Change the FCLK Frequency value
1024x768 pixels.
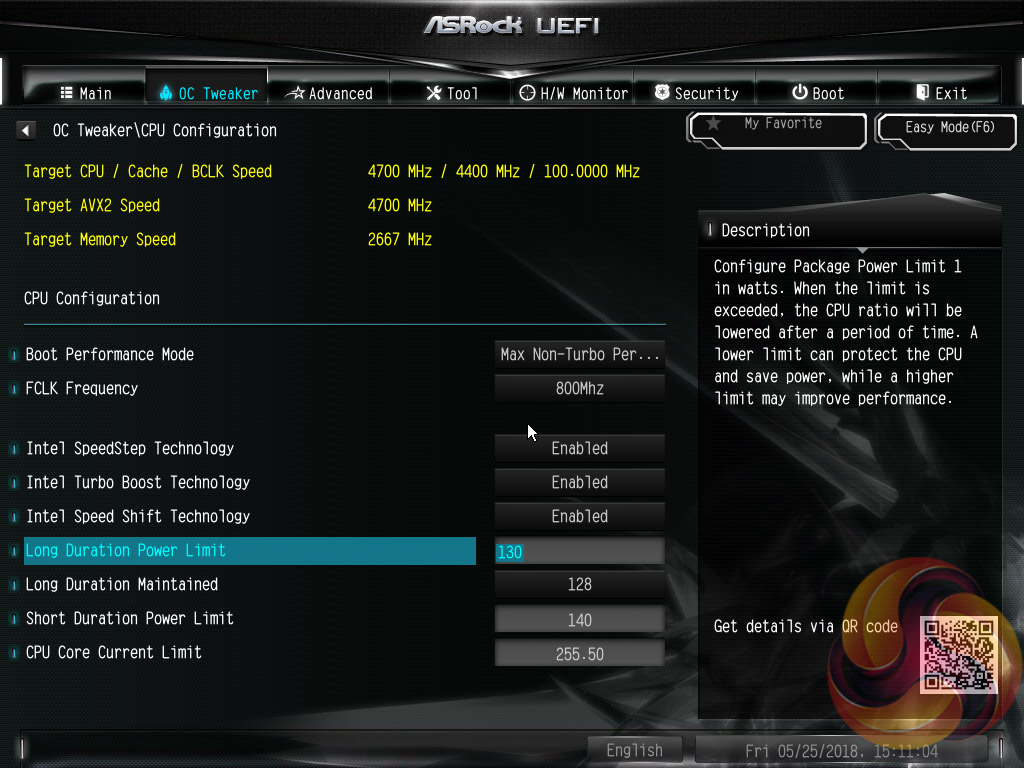pos(580,389)
